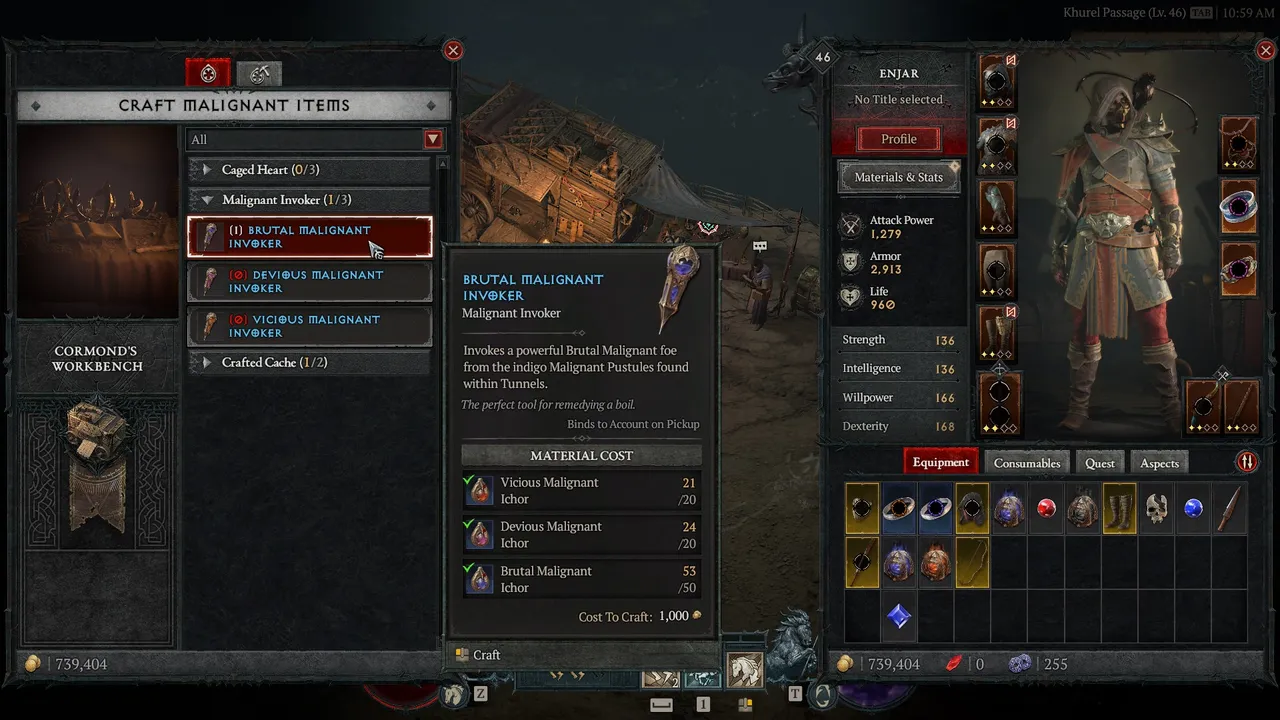Switch to the second workbench crafting tab

pyautogui.click(x=259, y=73)
